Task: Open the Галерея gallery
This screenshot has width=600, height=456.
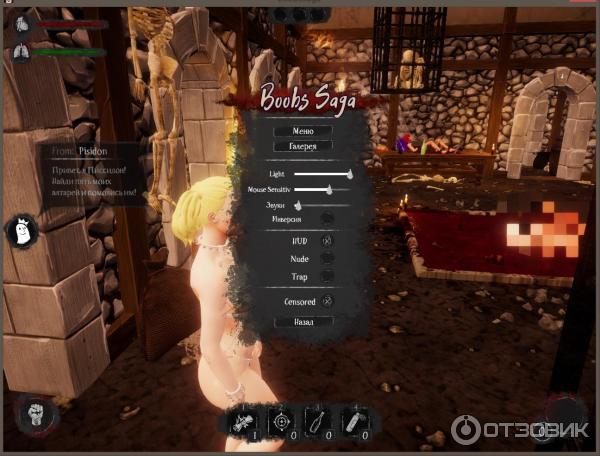Action: coord(303,146)
